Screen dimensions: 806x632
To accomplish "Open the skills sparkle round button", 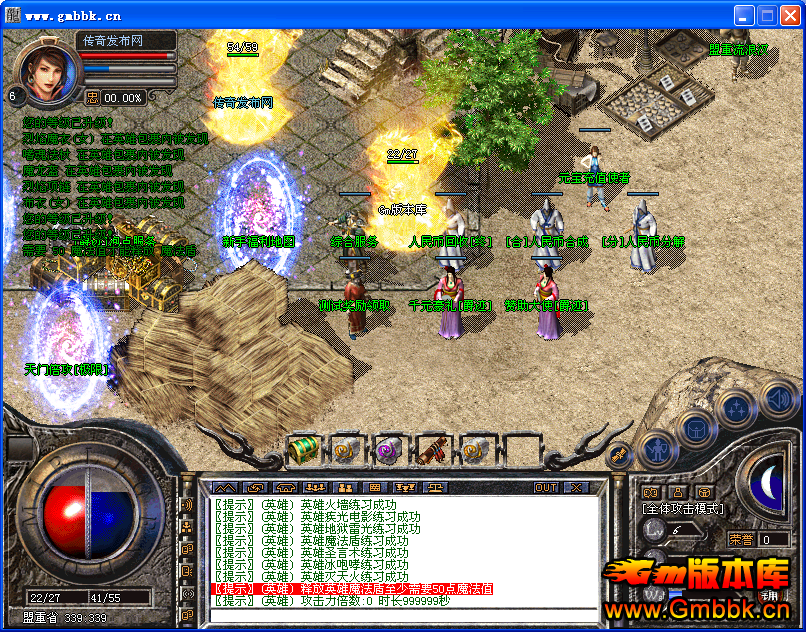I will click(x=737, y=407).
